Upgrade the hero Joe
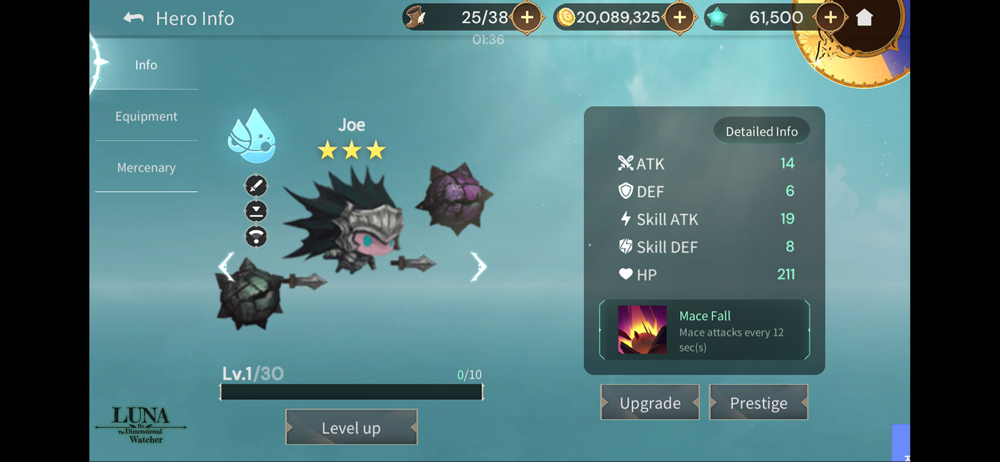The width and height of the screenshot is (1000, 462). [x=650, y=403]
